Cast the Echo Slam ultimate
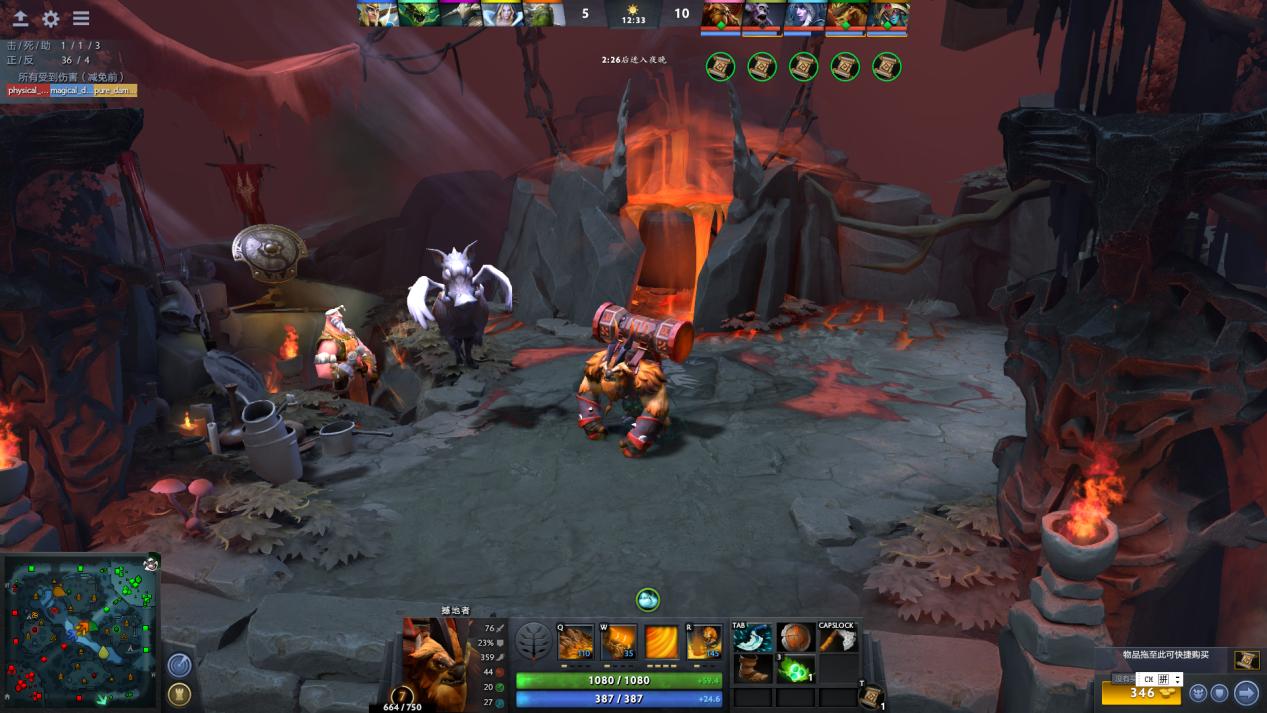1267x713 pixels. point(703,642)
